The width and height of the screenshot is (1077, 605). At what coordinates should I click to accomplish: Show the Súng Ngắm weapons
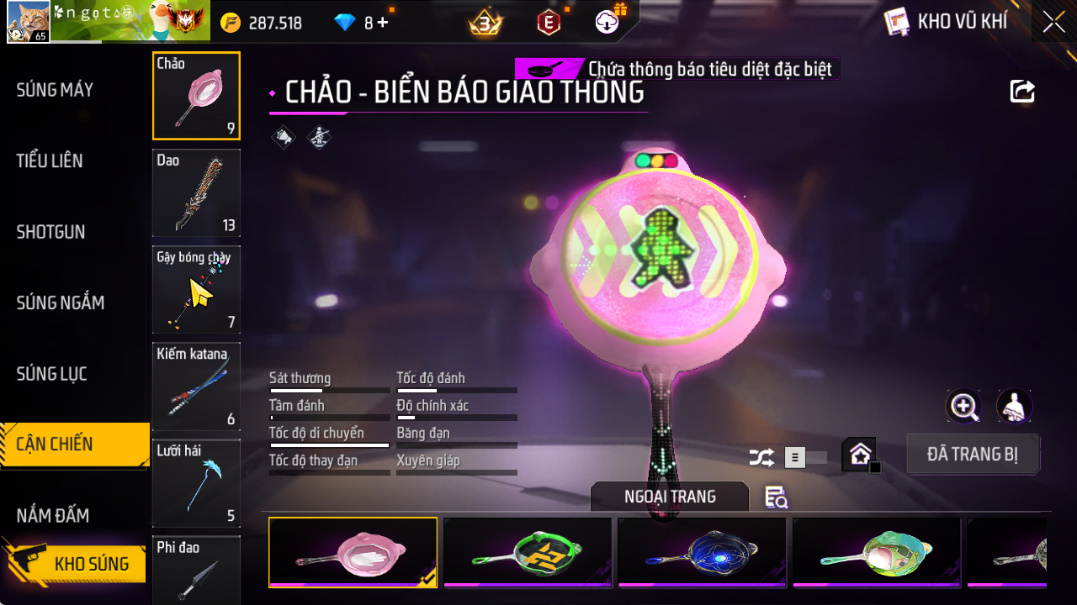click(60, 303)
